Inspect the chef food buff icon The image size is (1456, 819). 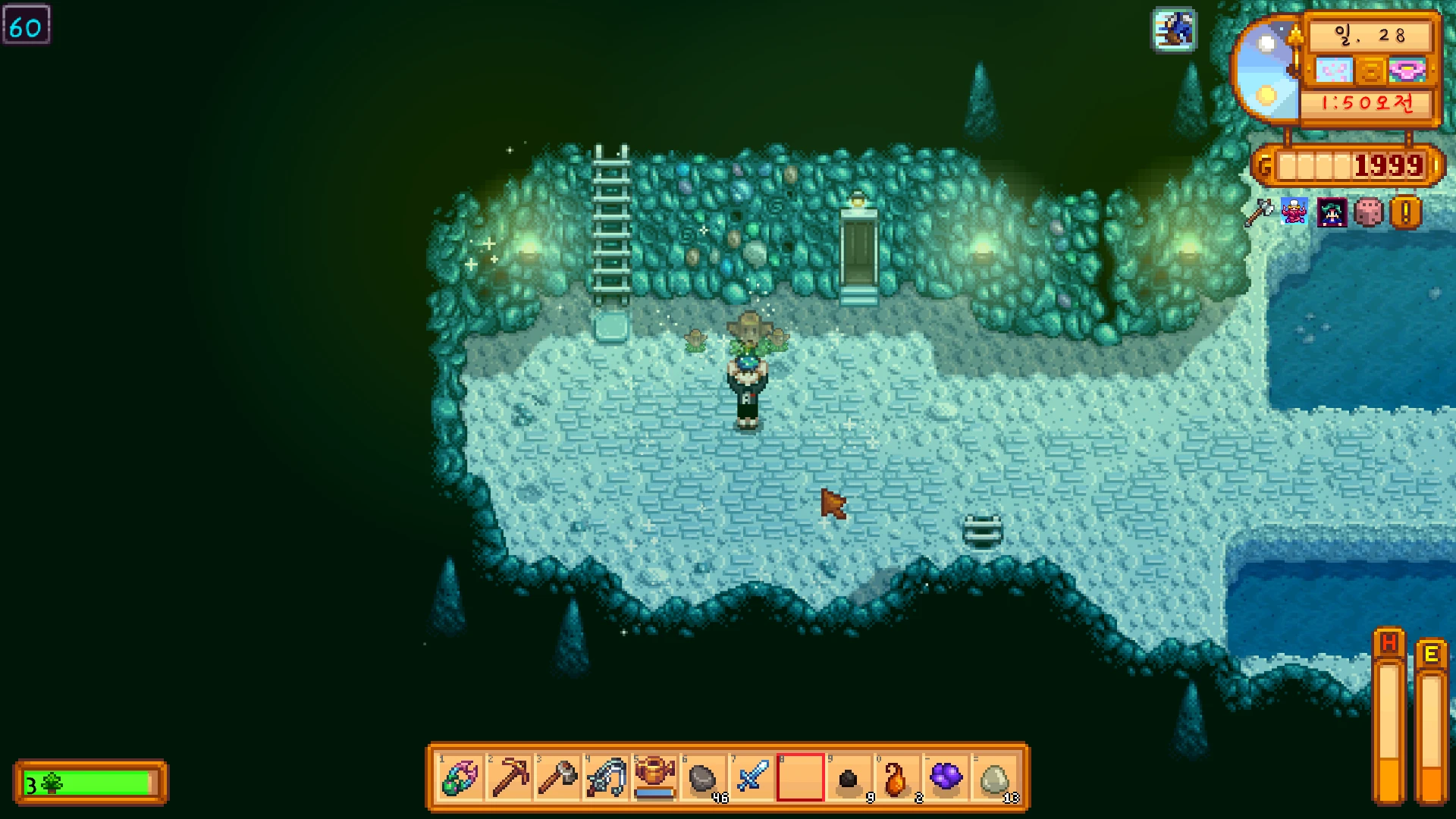[1294, 212]
